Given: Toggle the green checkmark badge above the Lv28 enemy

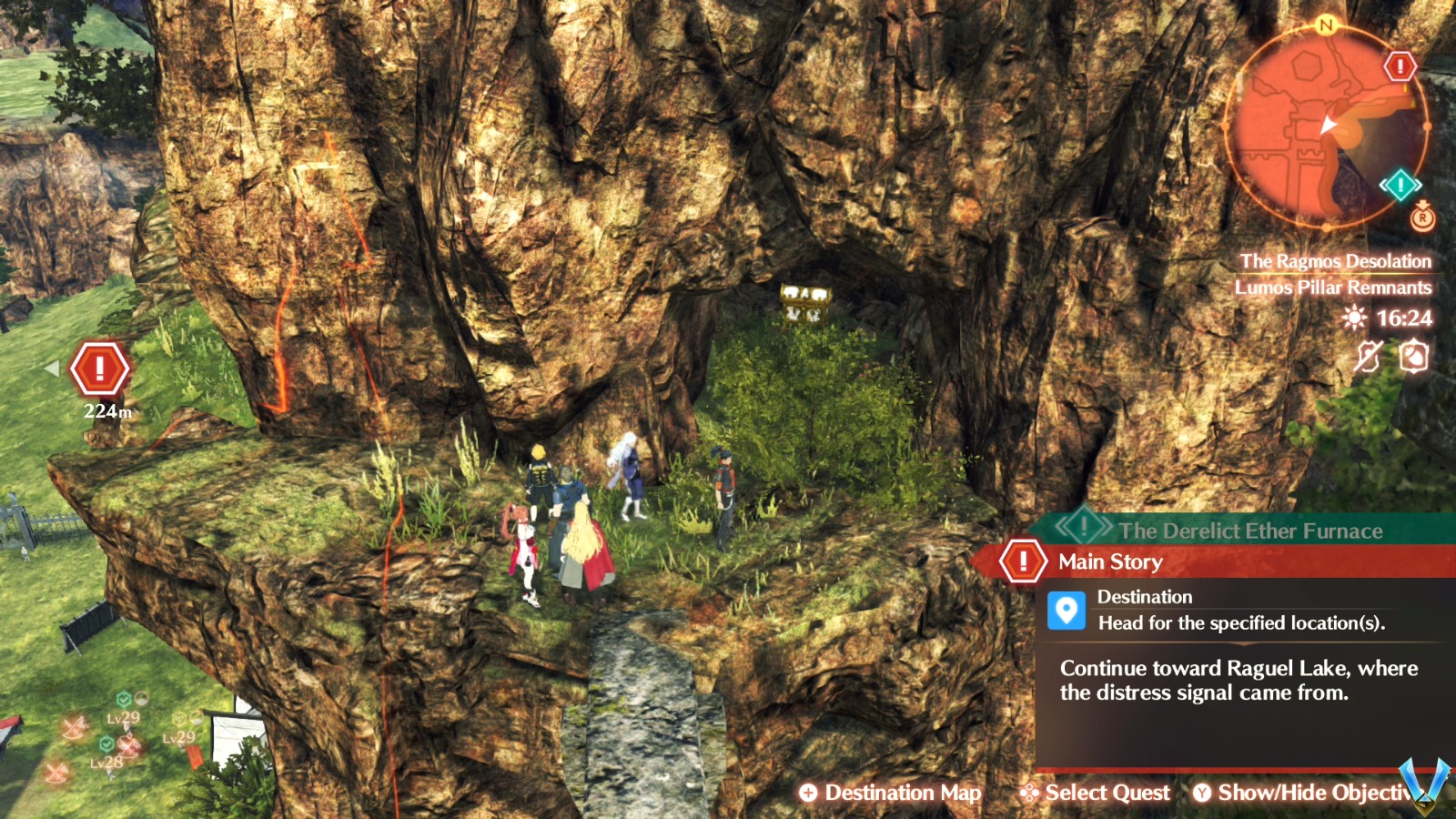Looking at the screenshot, I should [106, 743].
